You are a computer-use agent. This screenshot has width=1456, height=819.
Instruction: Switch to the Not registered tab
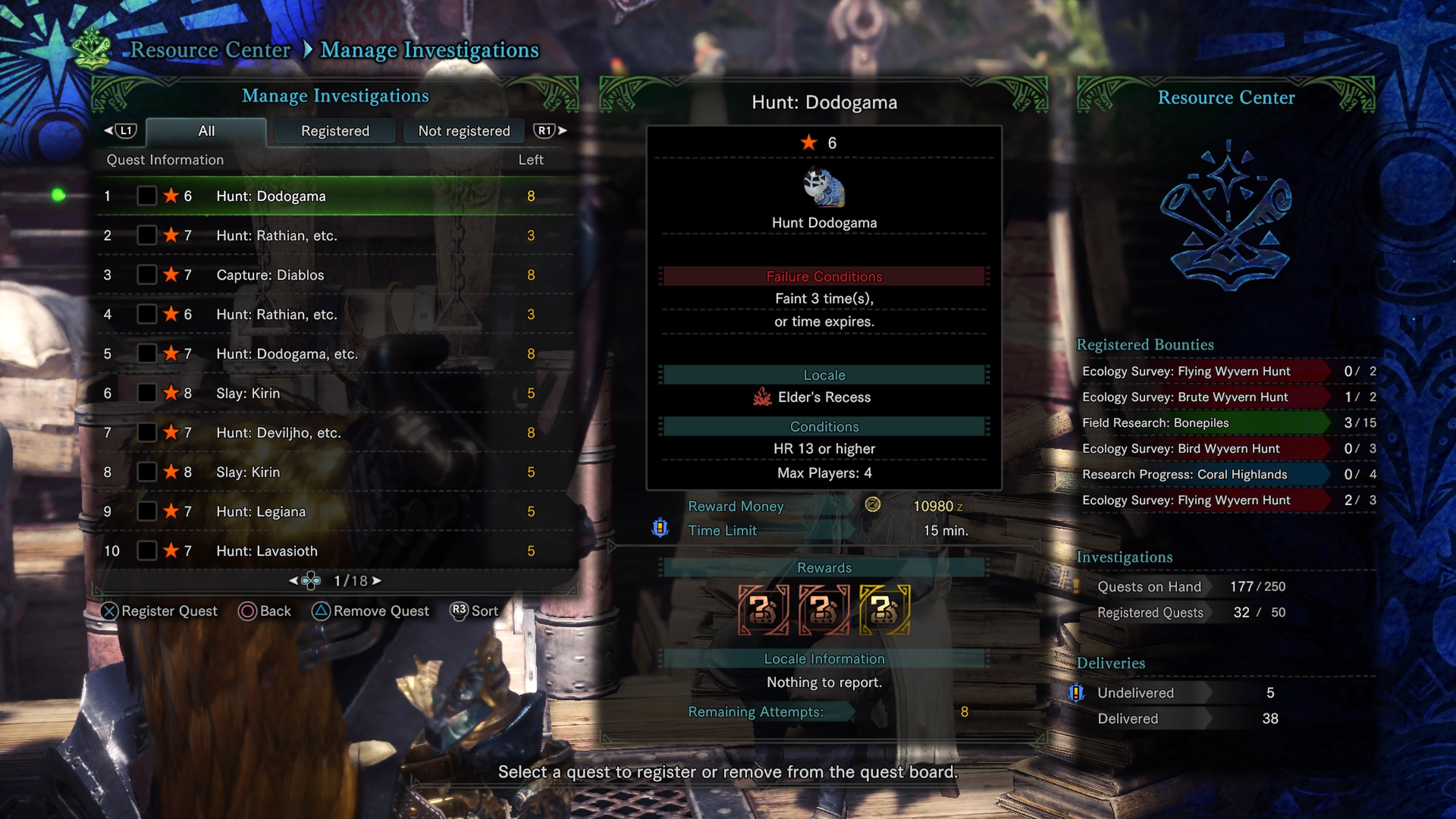(x=463, y=130)
